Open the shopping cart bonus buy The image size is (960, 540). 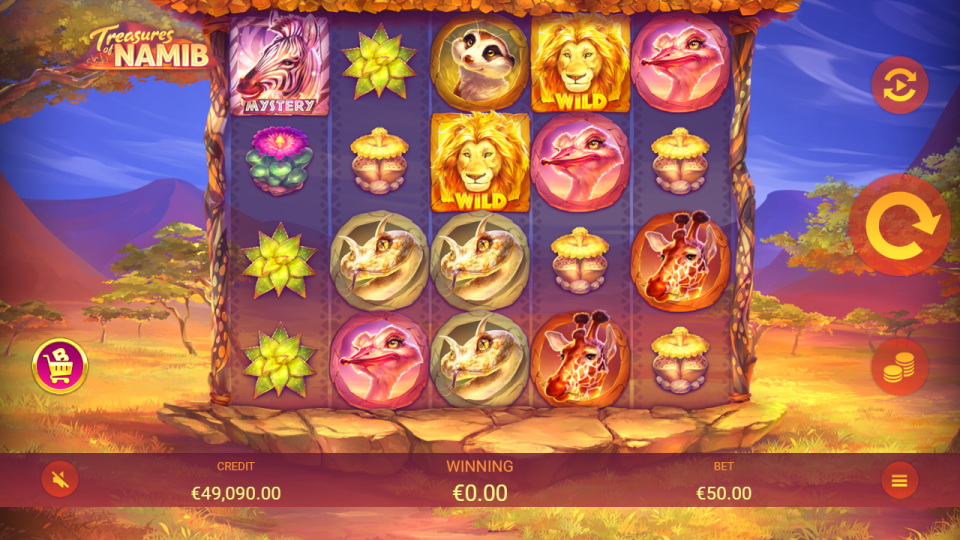pos(60,366)
